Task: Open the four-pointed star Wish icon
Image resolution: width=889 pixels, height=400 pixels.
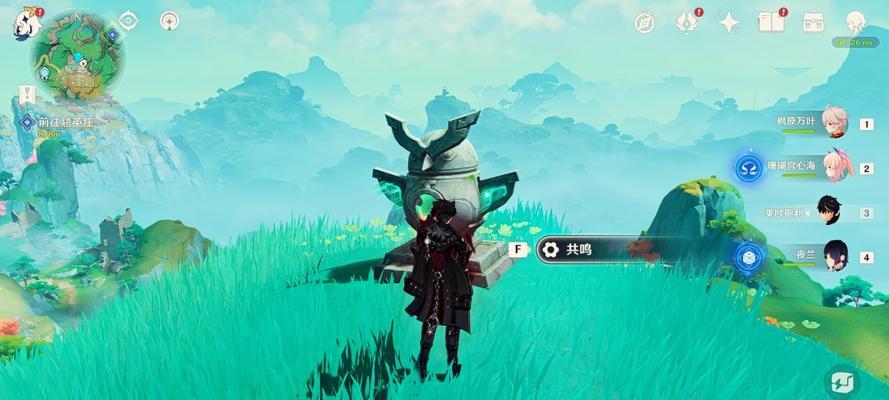Action: coord(729,22)
